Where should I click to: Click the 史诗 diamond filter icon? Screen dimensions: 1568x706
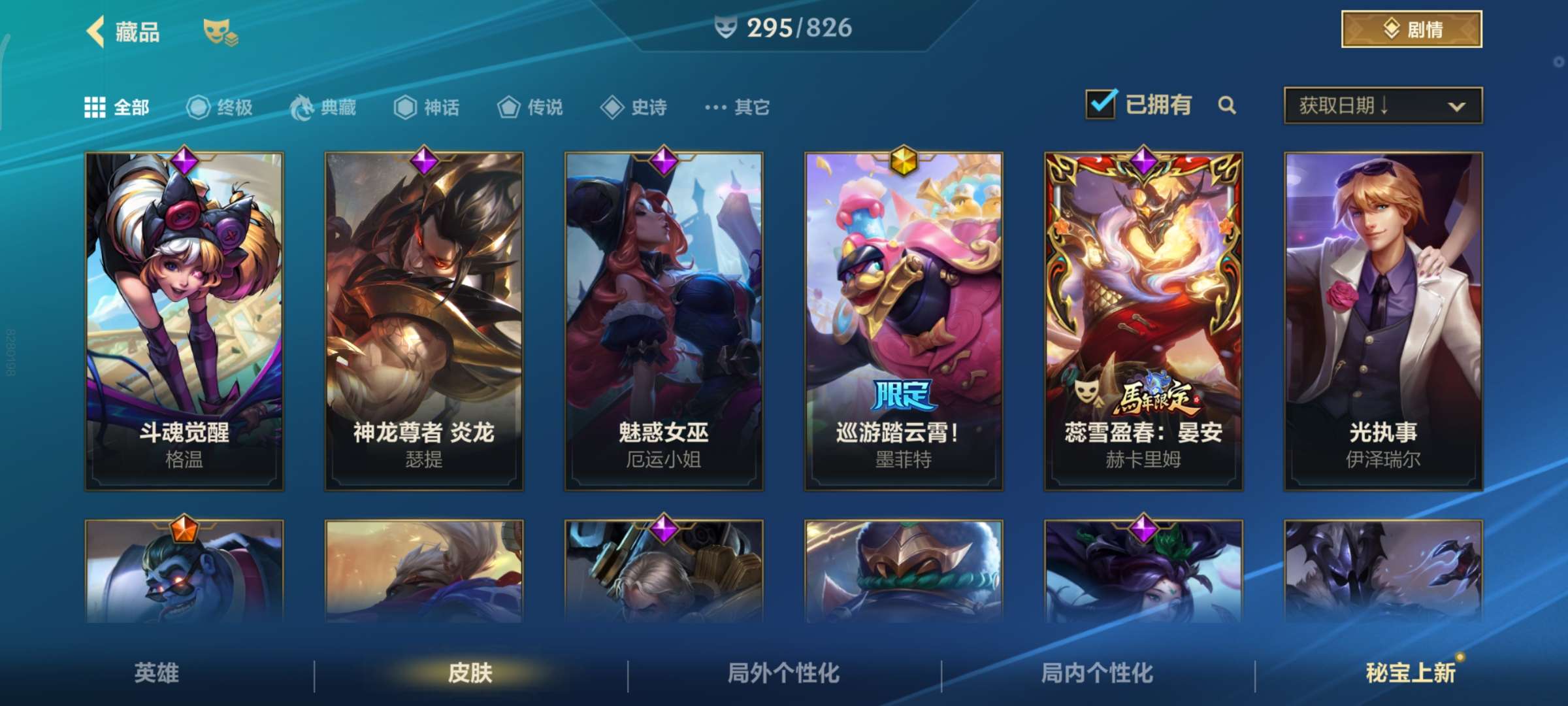click(612, 107)
